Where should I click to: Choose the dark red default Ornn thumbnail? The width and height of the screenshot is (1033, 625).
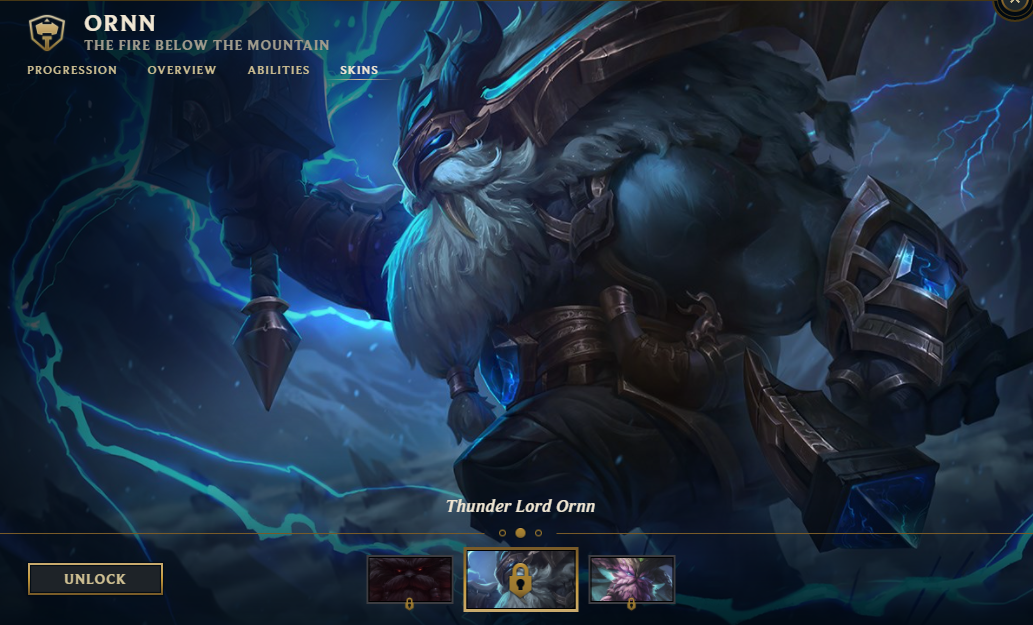410,579
